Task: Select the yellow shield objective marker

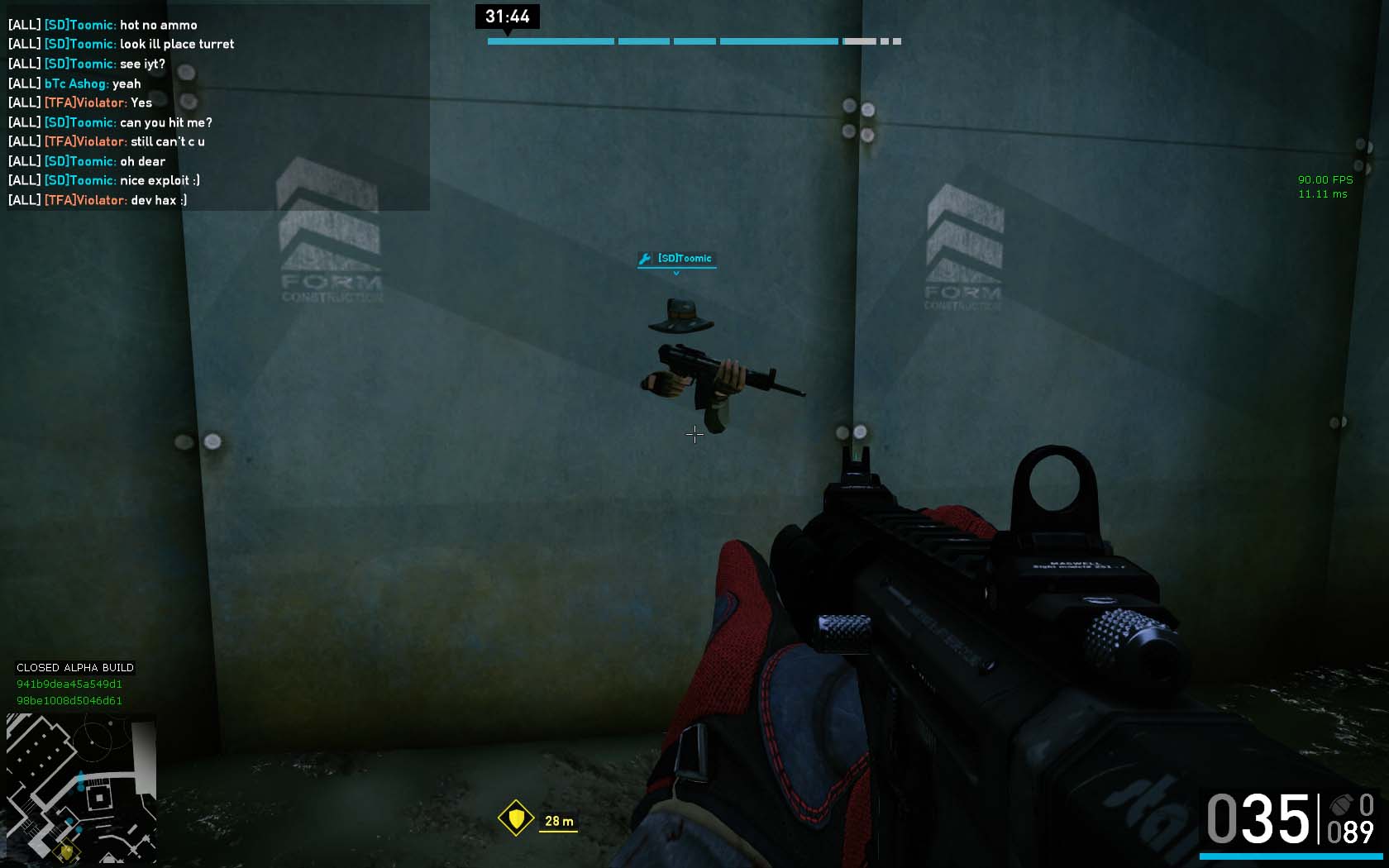Action: (516, 818)
